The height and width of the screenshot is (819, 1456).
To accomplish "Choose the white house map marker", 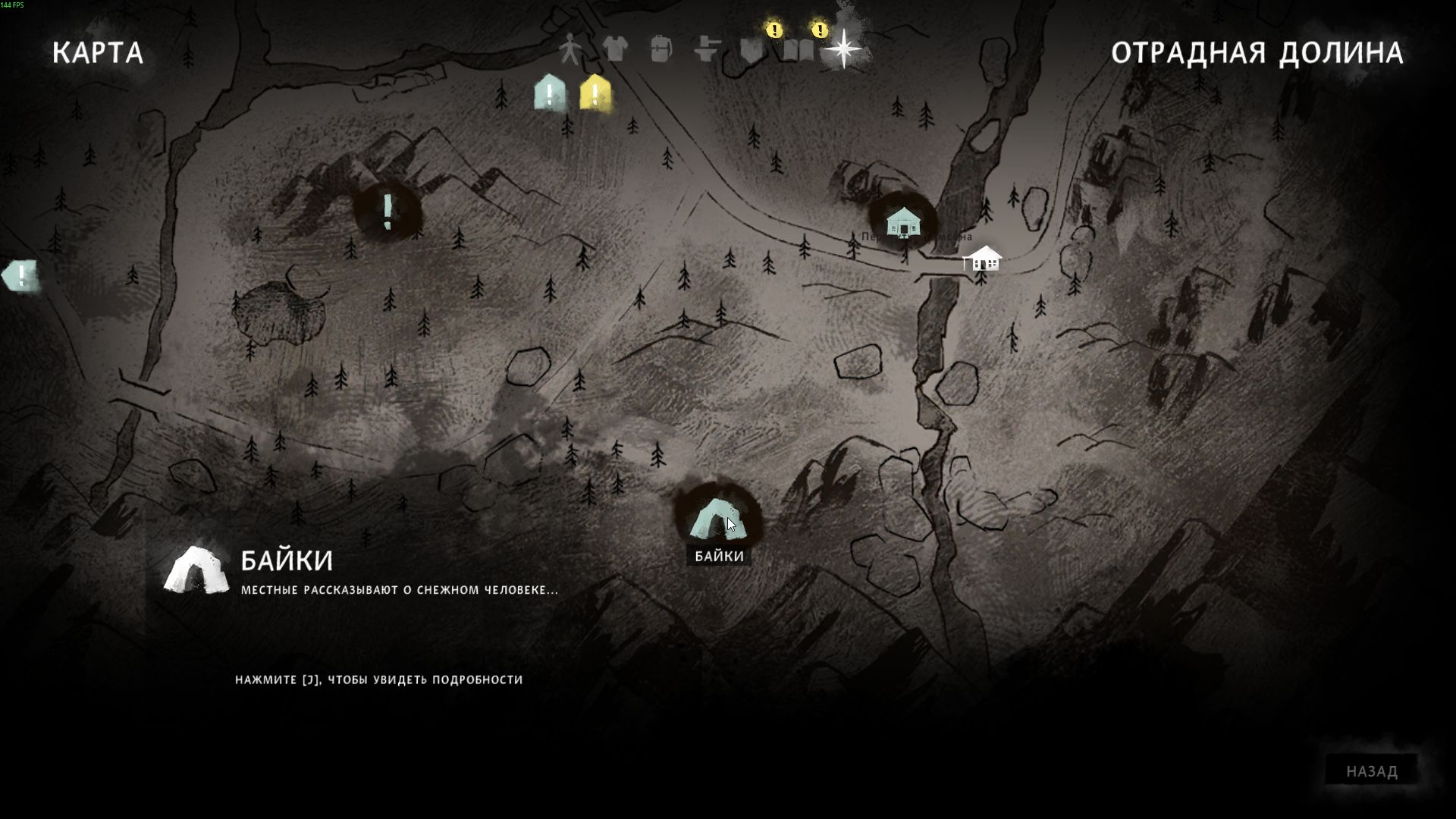I will (984, 259).
